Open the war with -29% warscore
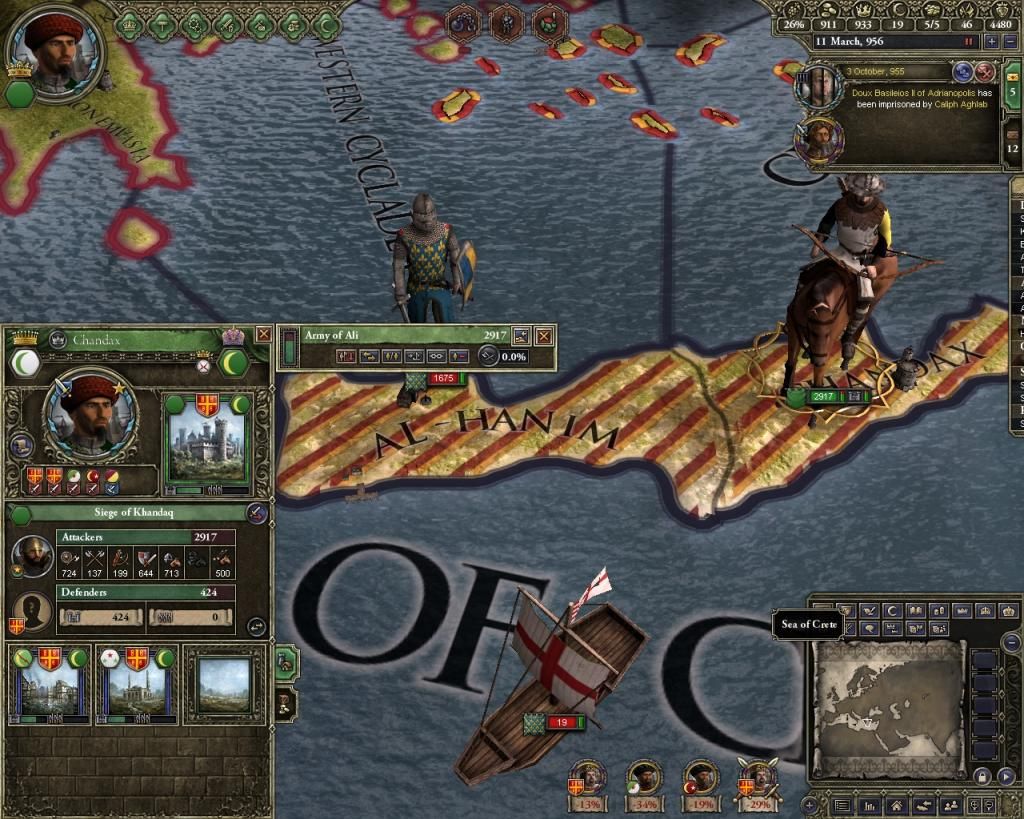 [x=757, y=780]
